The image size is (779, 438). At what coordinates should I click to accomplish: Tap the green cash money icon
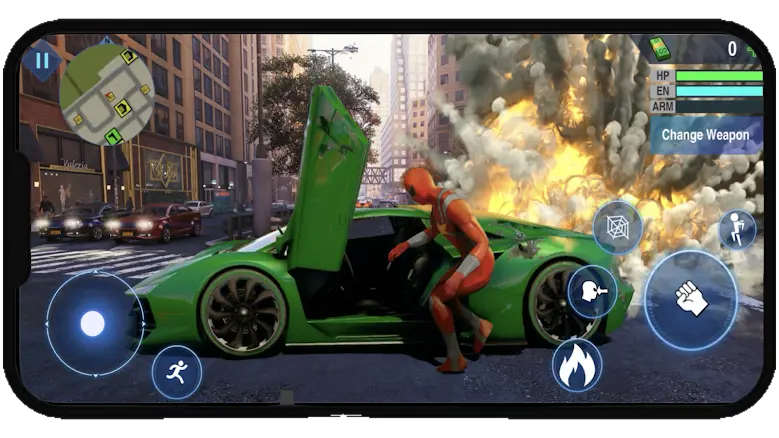pyautogui.click(x=660, y=49)
